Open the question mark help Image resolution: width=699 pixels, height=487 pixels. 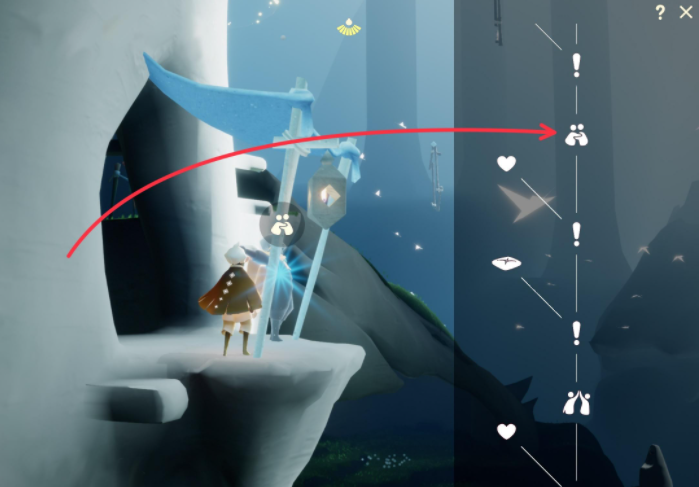(660, 12)
